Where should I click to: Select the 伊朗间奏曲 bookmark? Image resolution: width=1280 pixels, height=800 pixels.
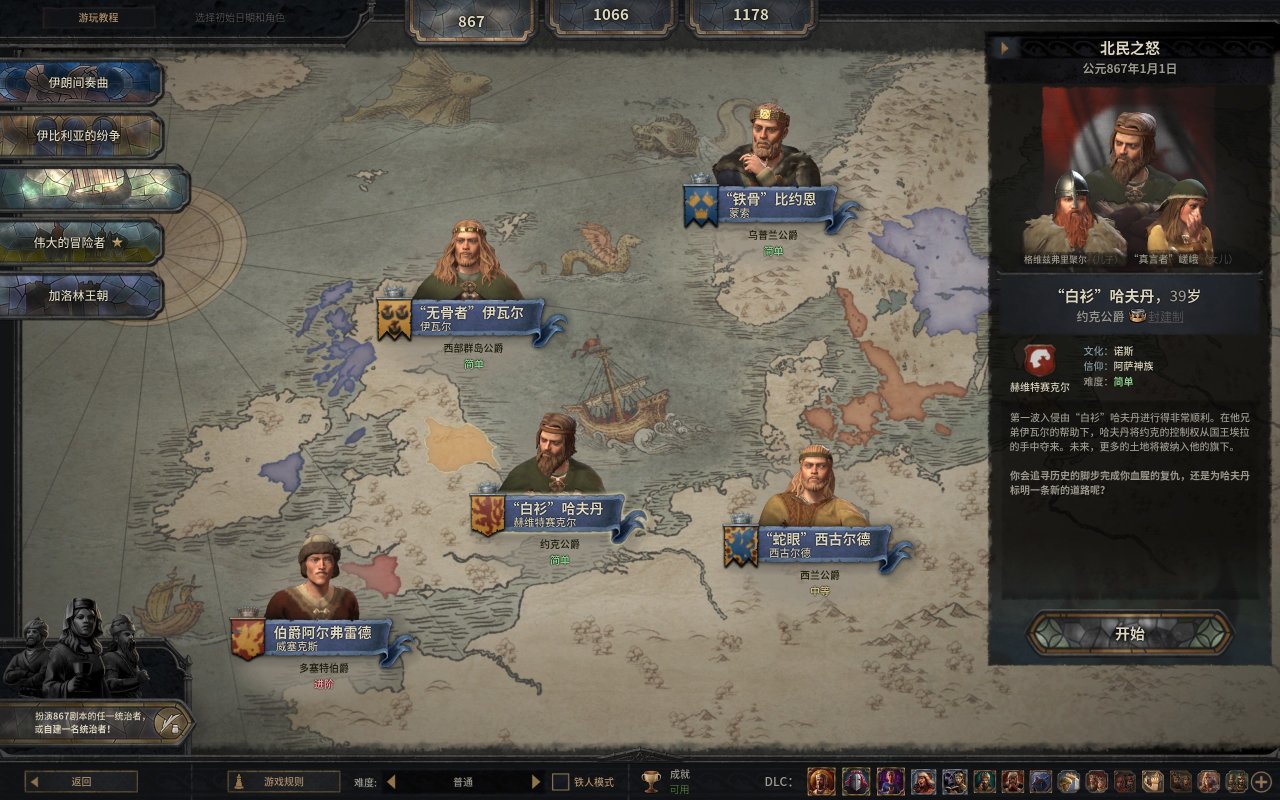coord(80,83)
